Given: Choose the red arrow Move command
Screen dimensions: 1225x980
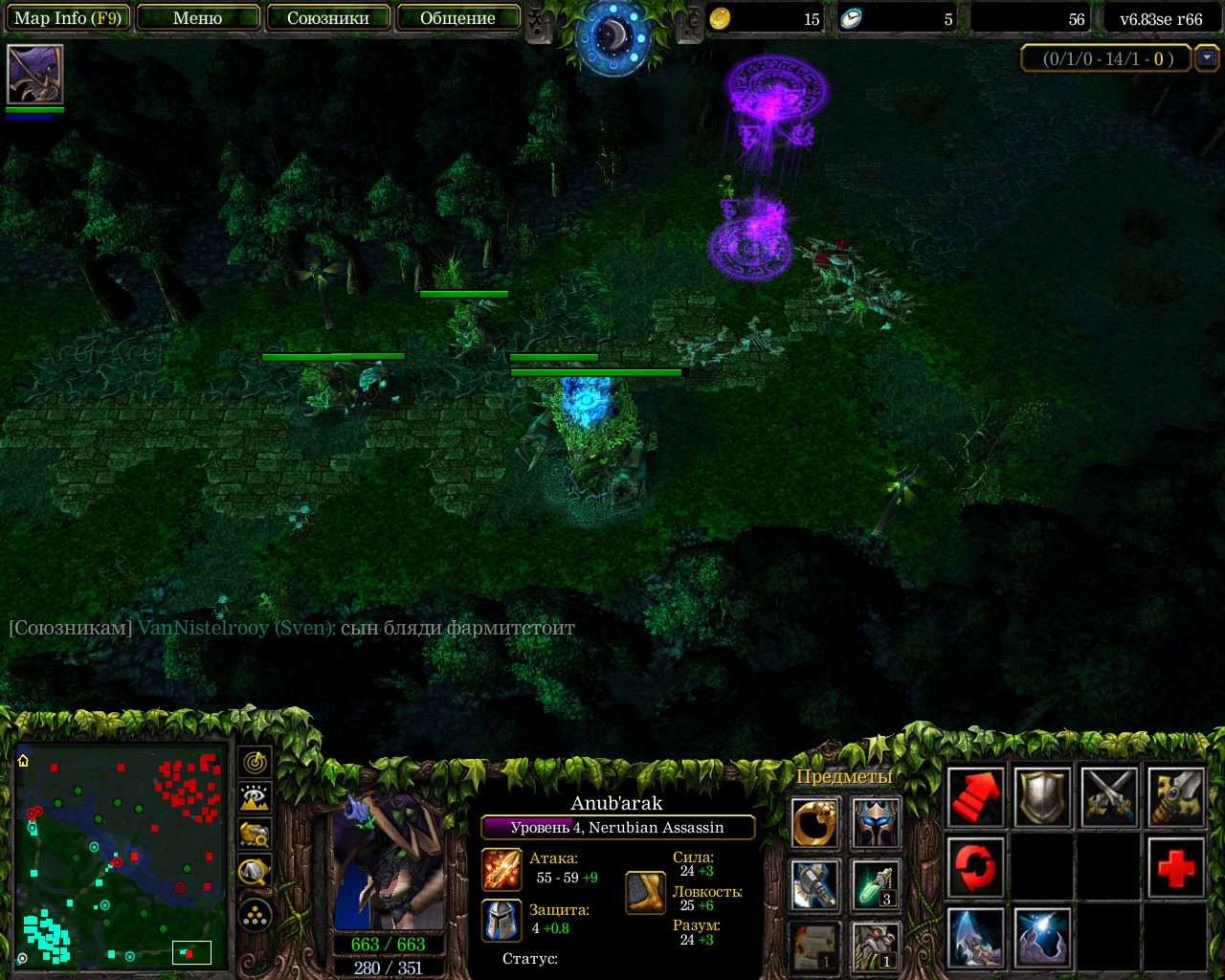Looking at the screenshot, I should pyautogui.click(x=975, y=796).
